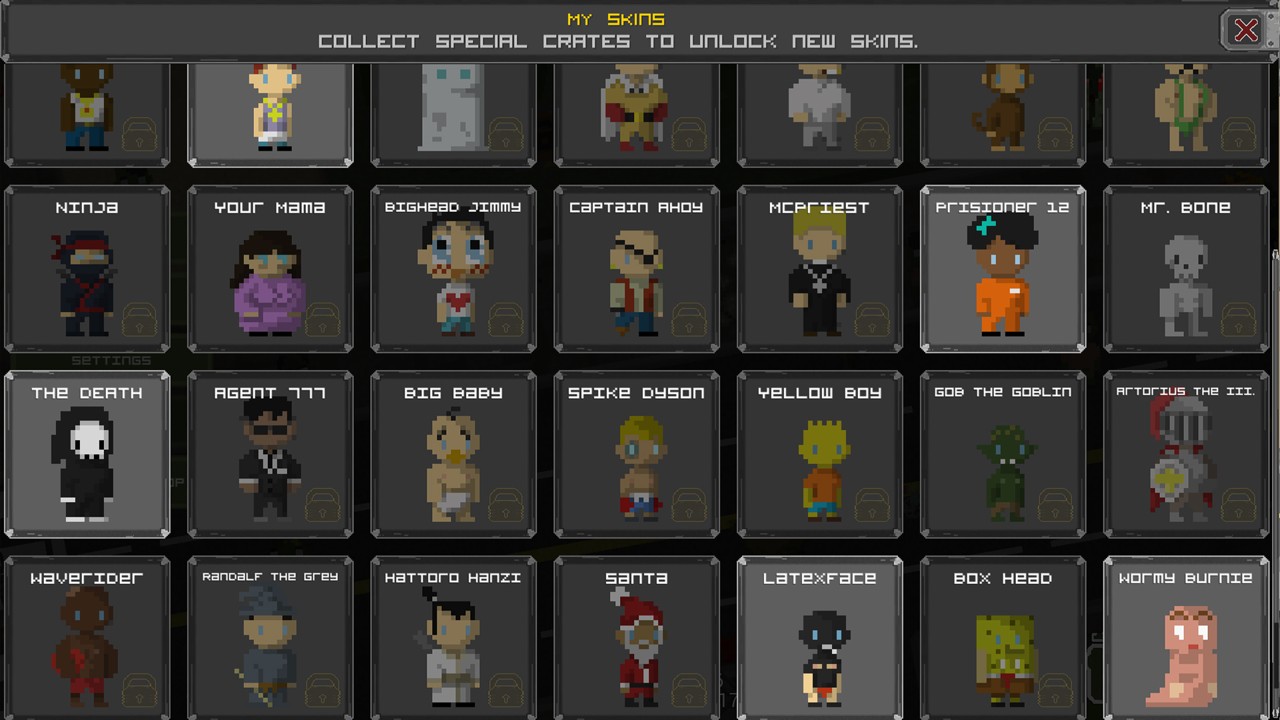Select the Ninja skin

point(87,269)
